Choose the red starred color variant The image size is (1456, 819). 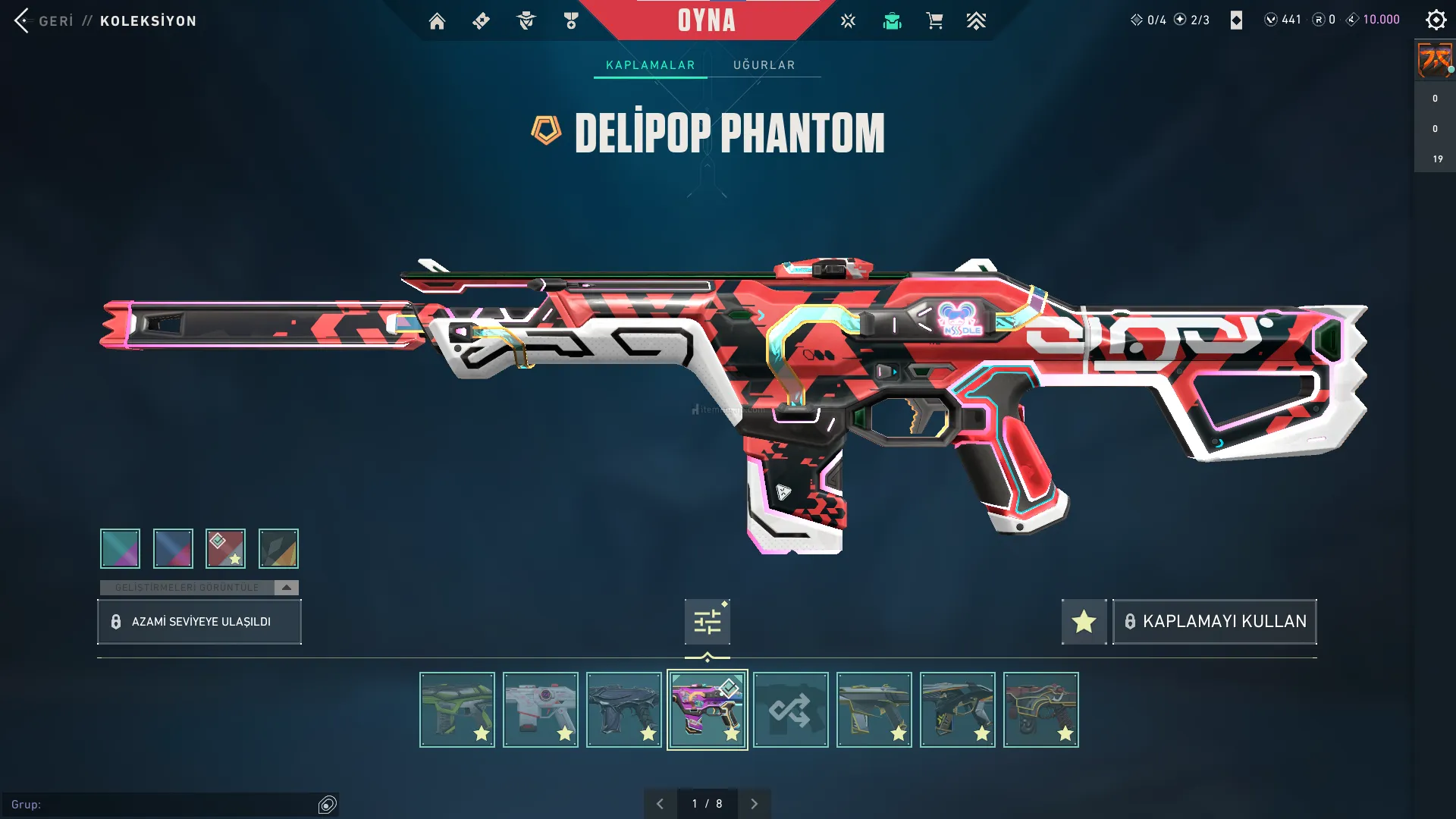[x=225, y=548]
